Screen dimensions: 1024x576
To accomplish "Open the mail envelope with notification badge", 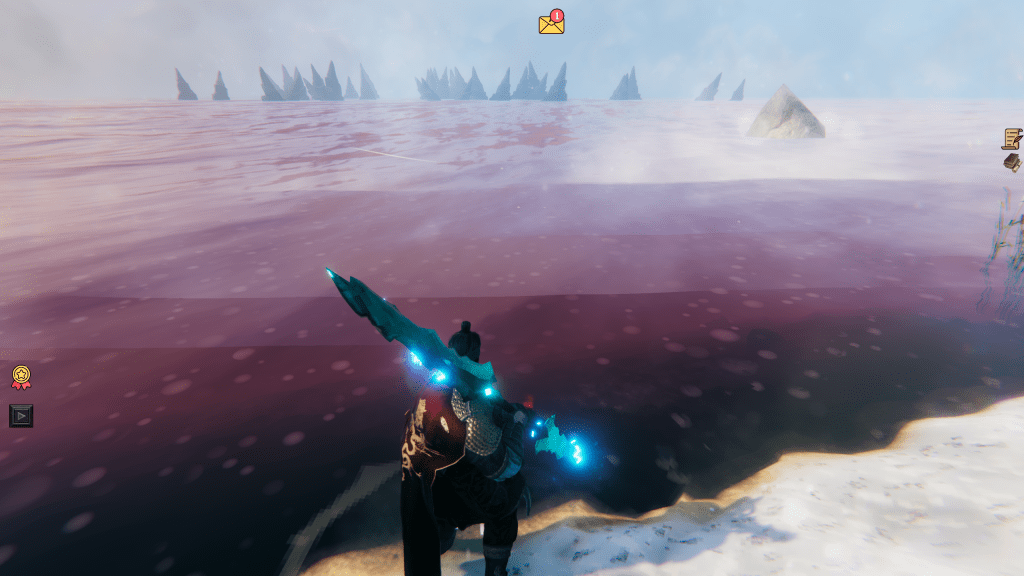I will pos(551,23).
